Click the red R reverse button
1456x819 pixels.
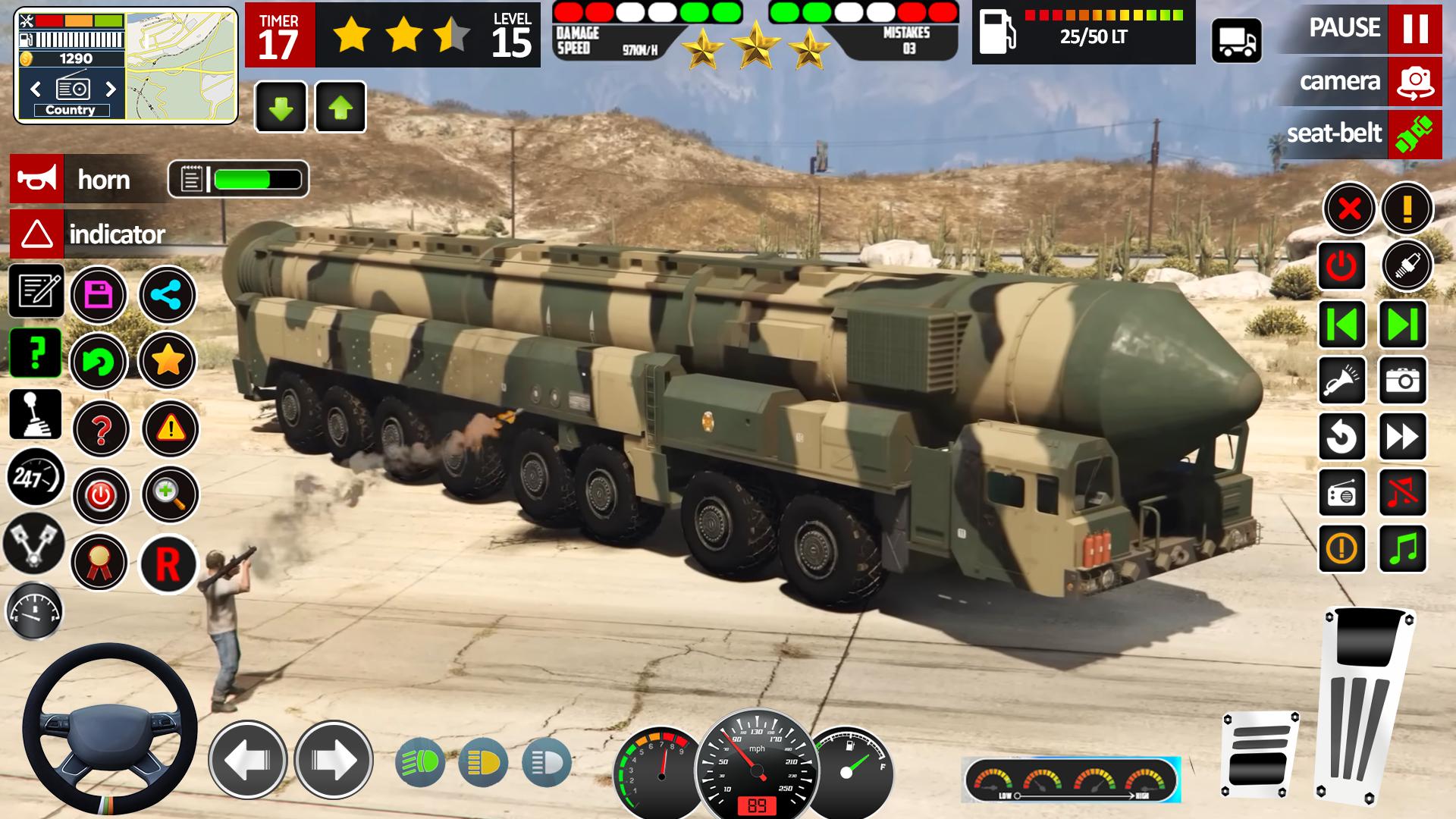pyautogui.click(x=168, y=564)
